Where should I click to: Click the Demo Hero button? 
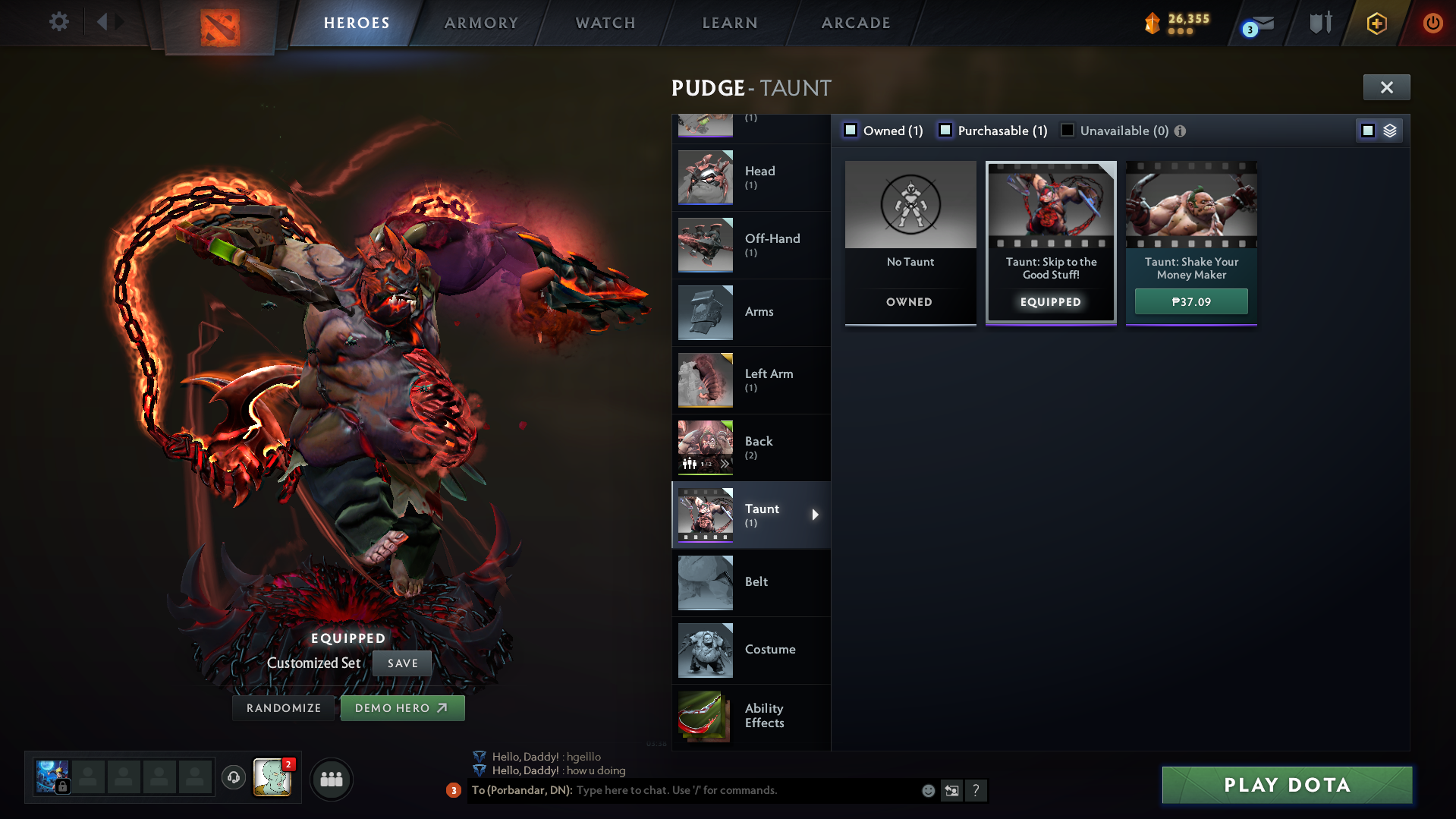[402, 707]
